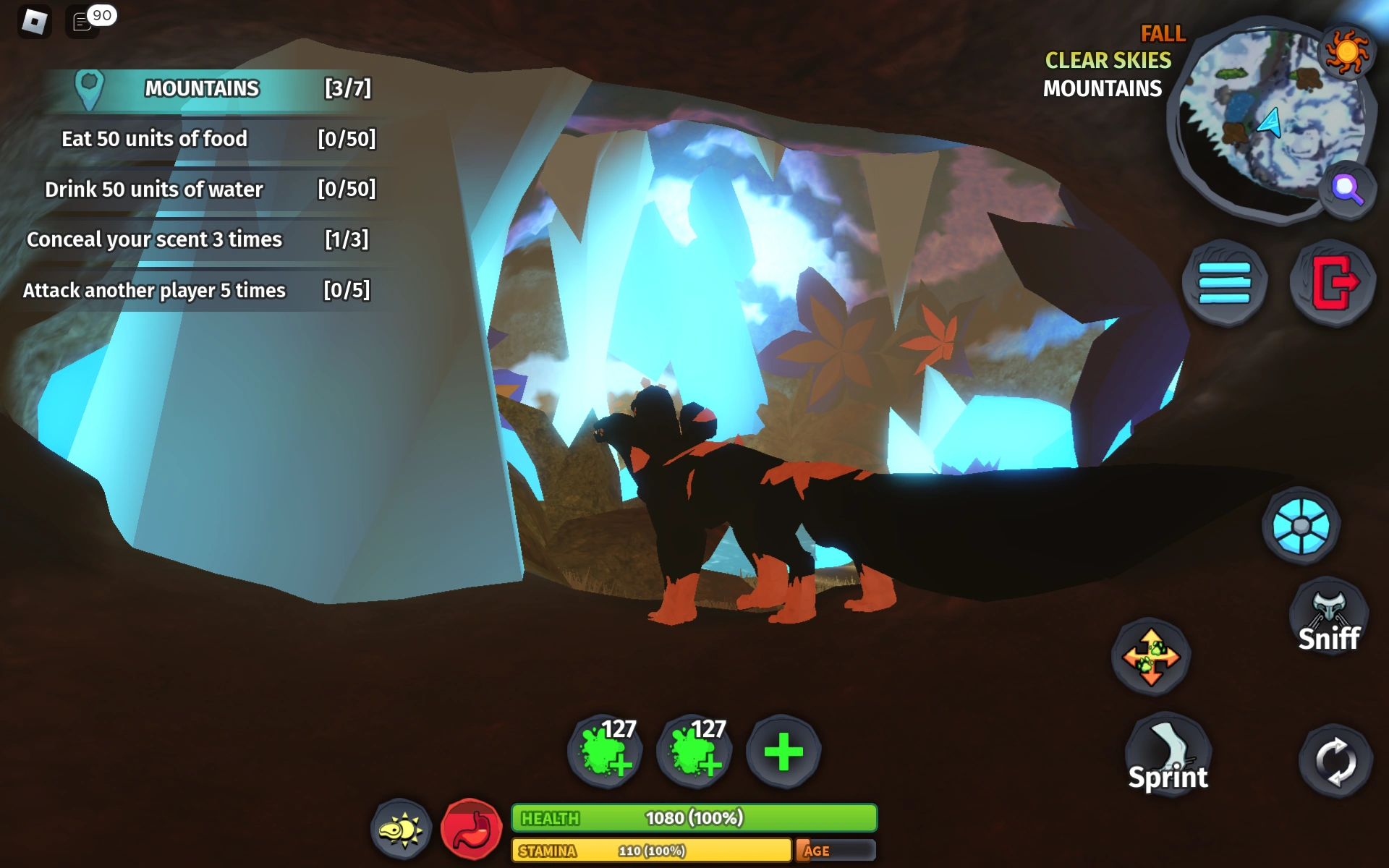Open the Roblox chat bubble with 90 badge
1389x868 pixels.
[x=81, y=22]
